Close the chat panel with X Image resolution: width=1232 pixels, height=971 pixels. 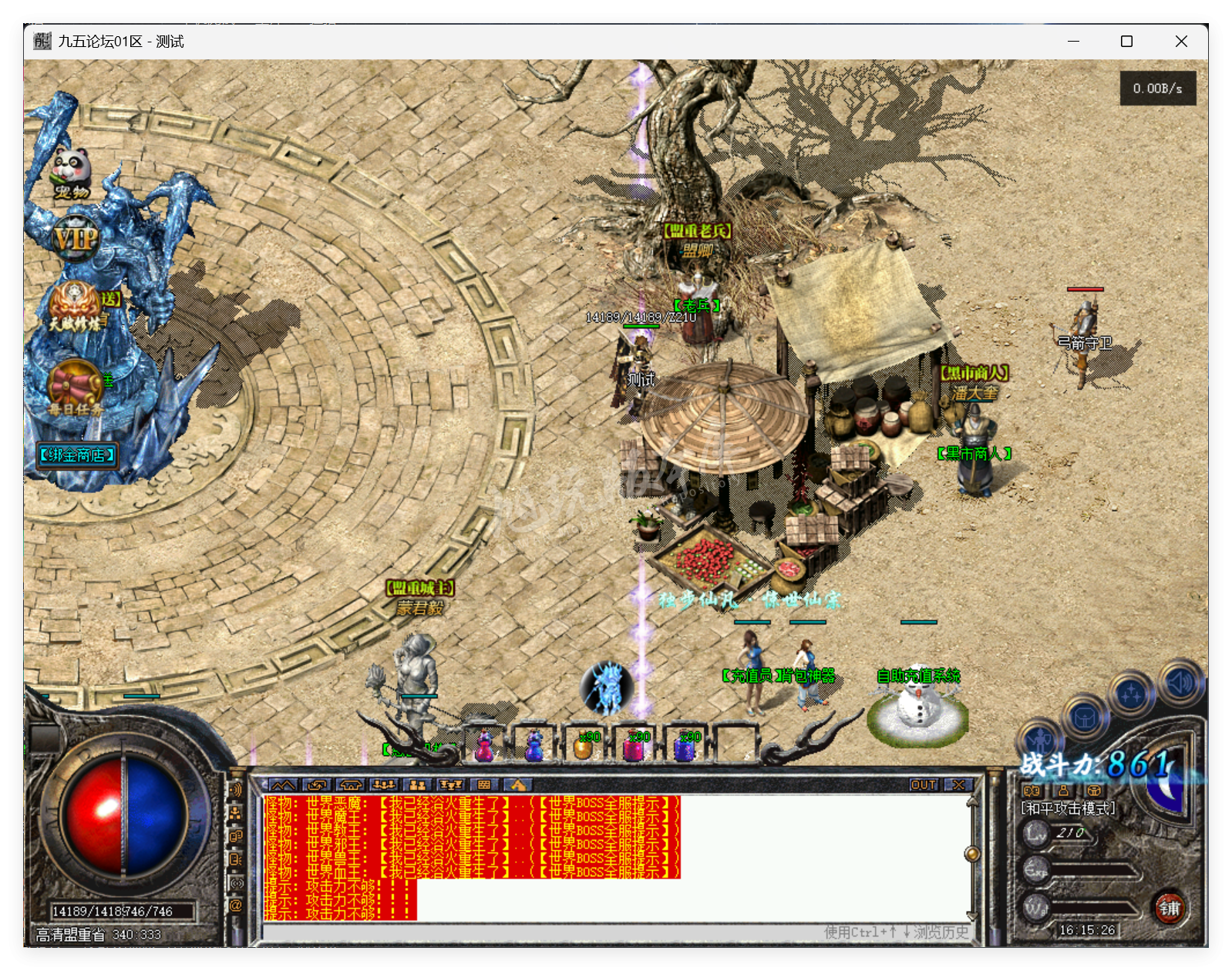958,785
